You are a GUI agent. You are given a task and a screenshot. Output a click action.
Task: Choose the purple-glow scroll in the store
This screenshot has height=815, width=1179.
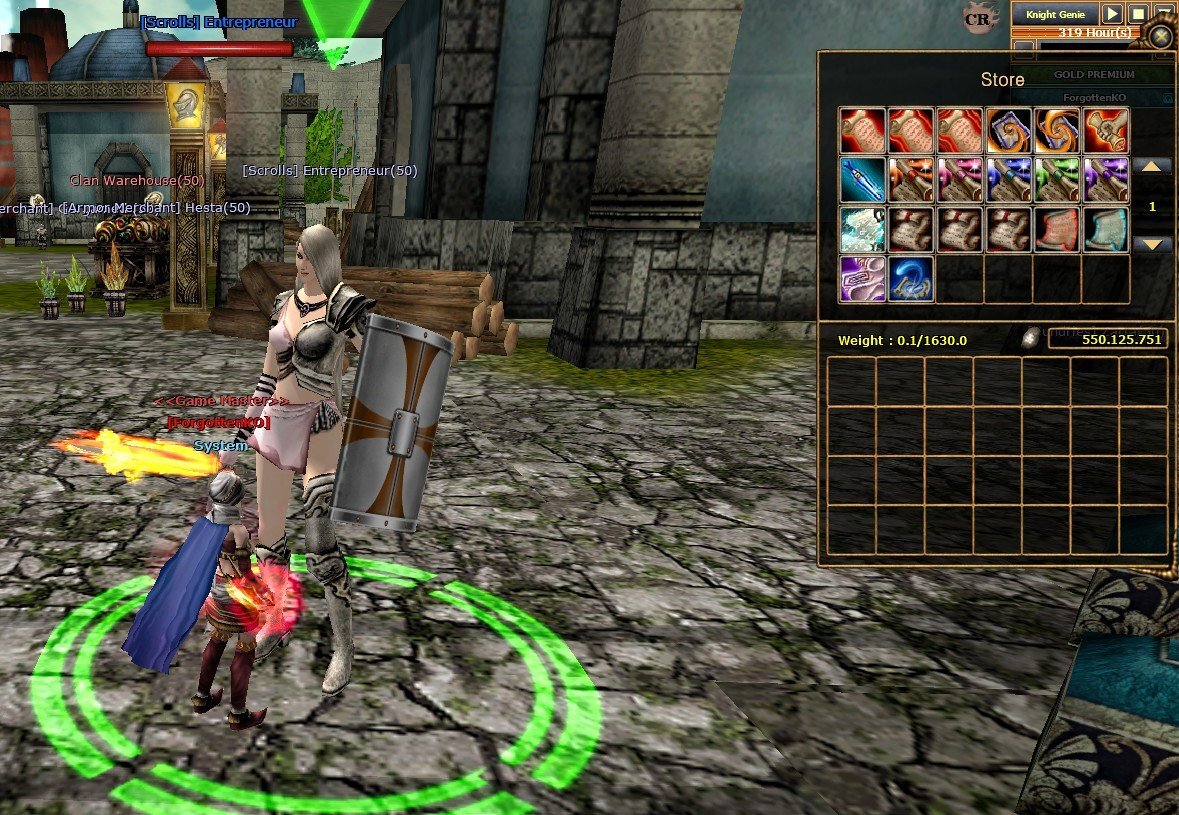(1106, 180)
